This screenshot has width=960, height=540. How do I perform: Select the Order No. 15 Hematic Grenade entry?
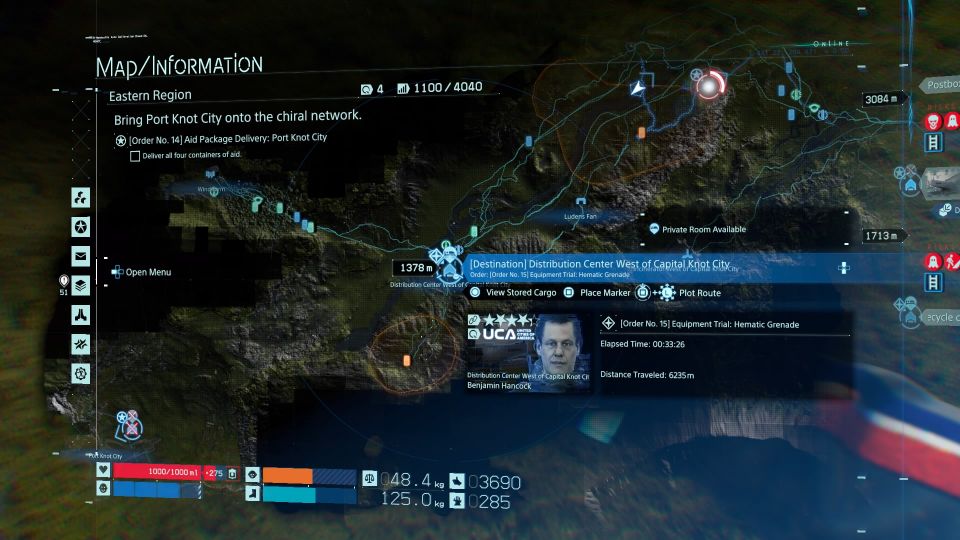click(x=709, y=324)
